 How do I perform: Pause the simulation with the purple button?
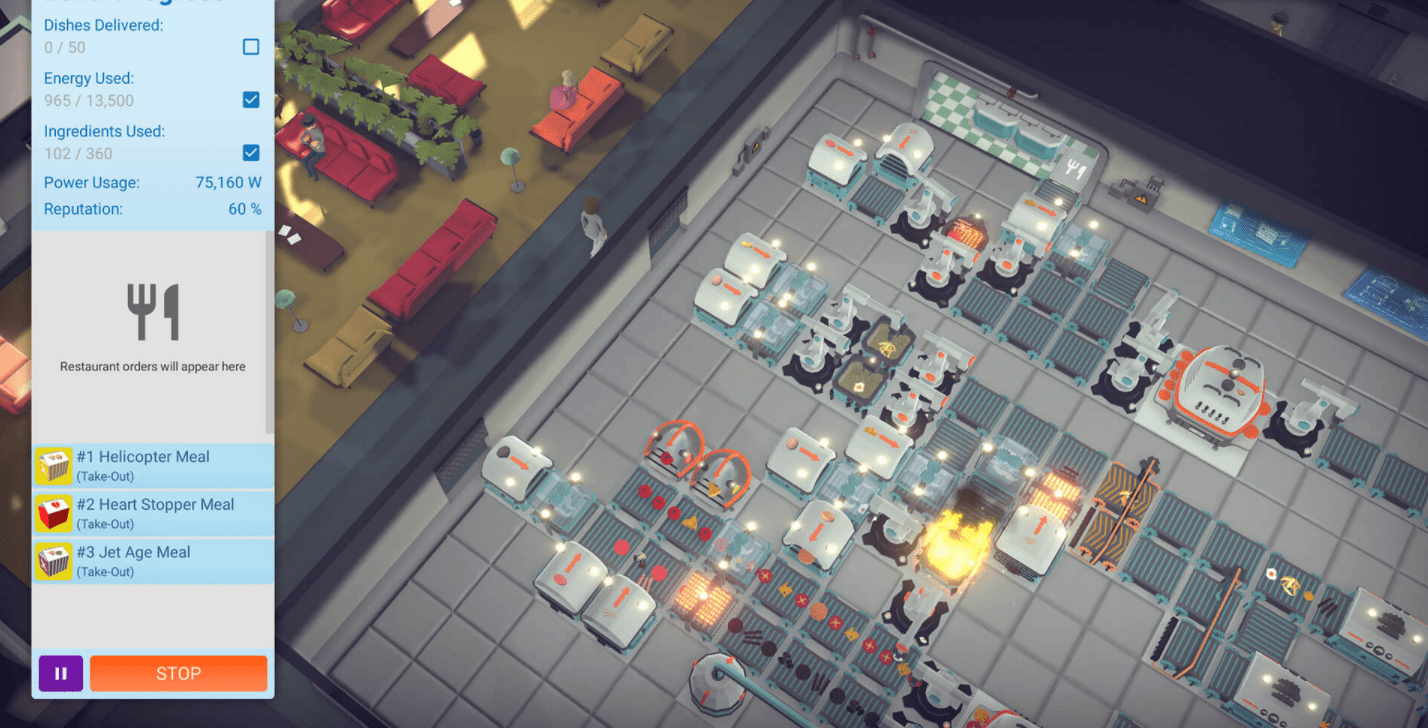tap(61, 673)
